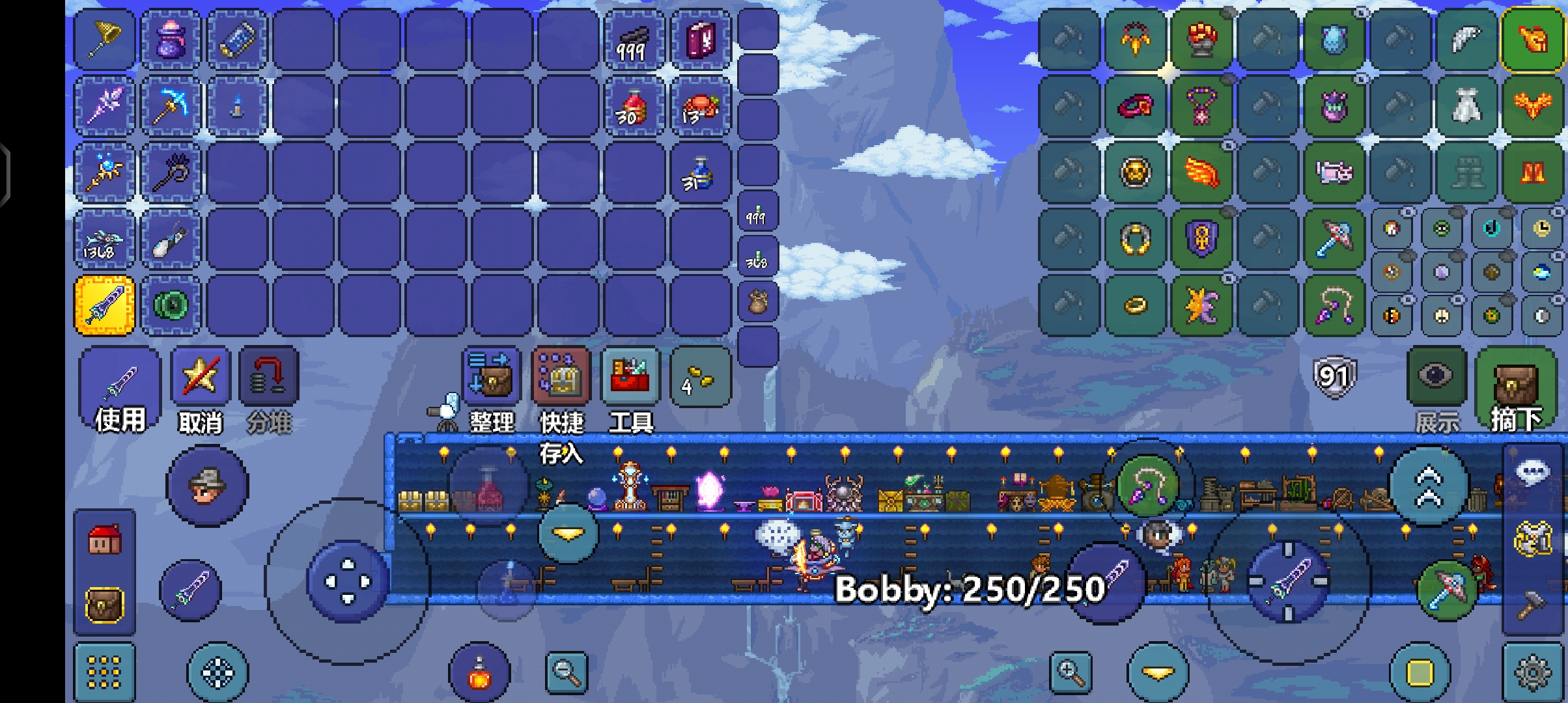This screenshot has width=1568, height=703.
Task: Select the bug net inventory slot
Action: coord(105,39)
